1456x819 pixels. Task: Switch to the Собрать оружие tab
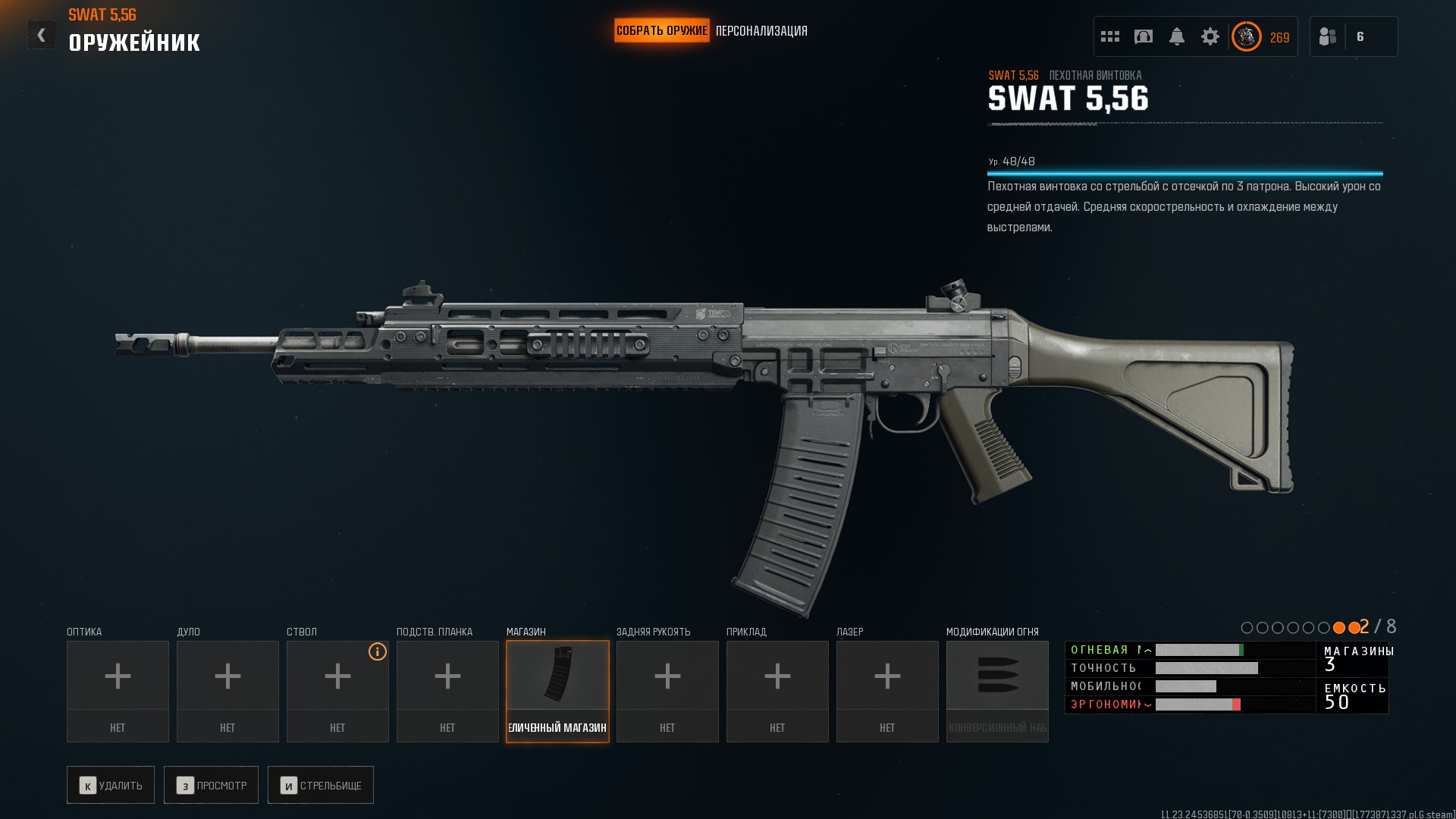coord(661,31)
